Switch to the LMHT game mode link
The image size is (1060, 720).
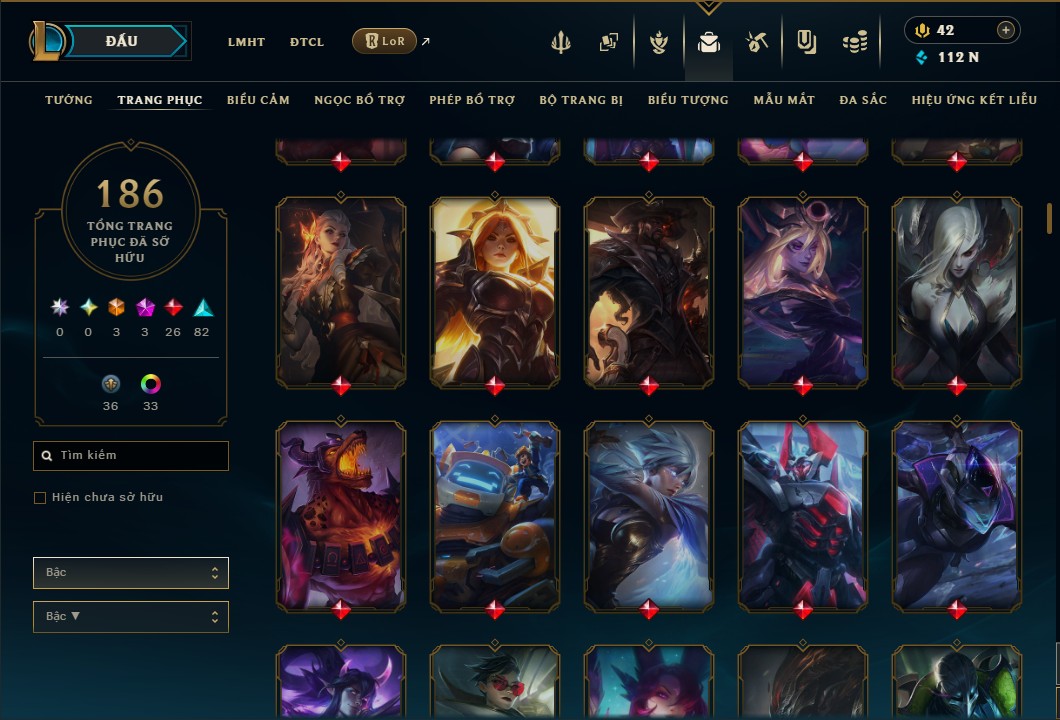[246, 42]
